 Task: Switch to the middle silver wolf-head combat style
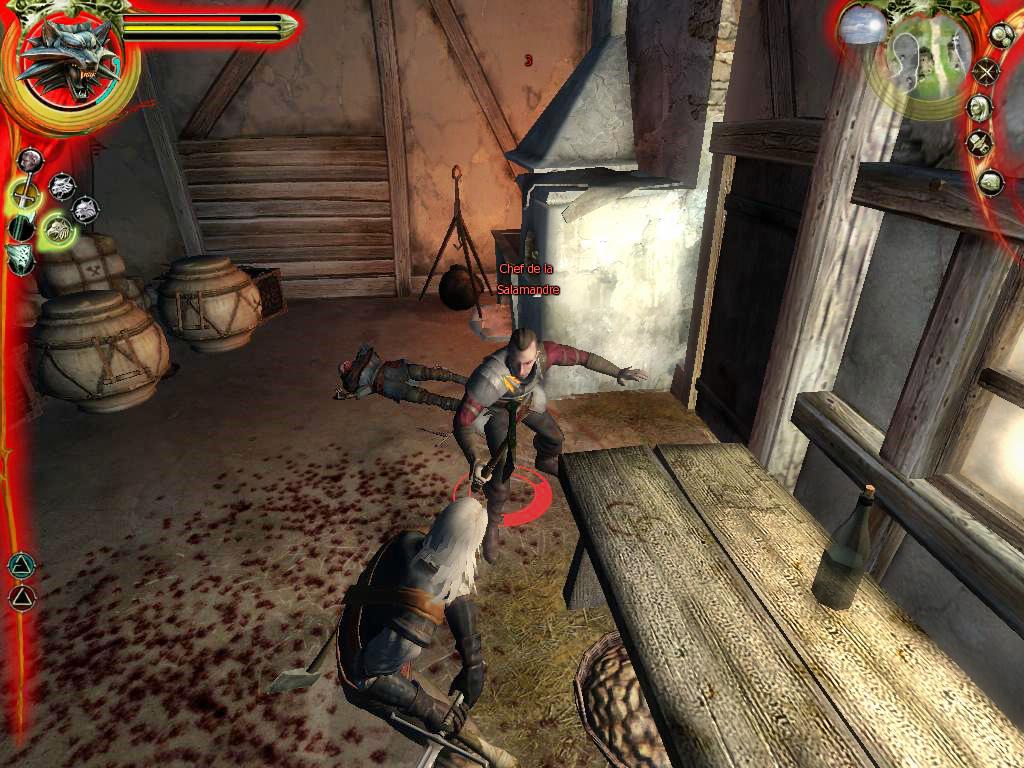pos(86,210)
